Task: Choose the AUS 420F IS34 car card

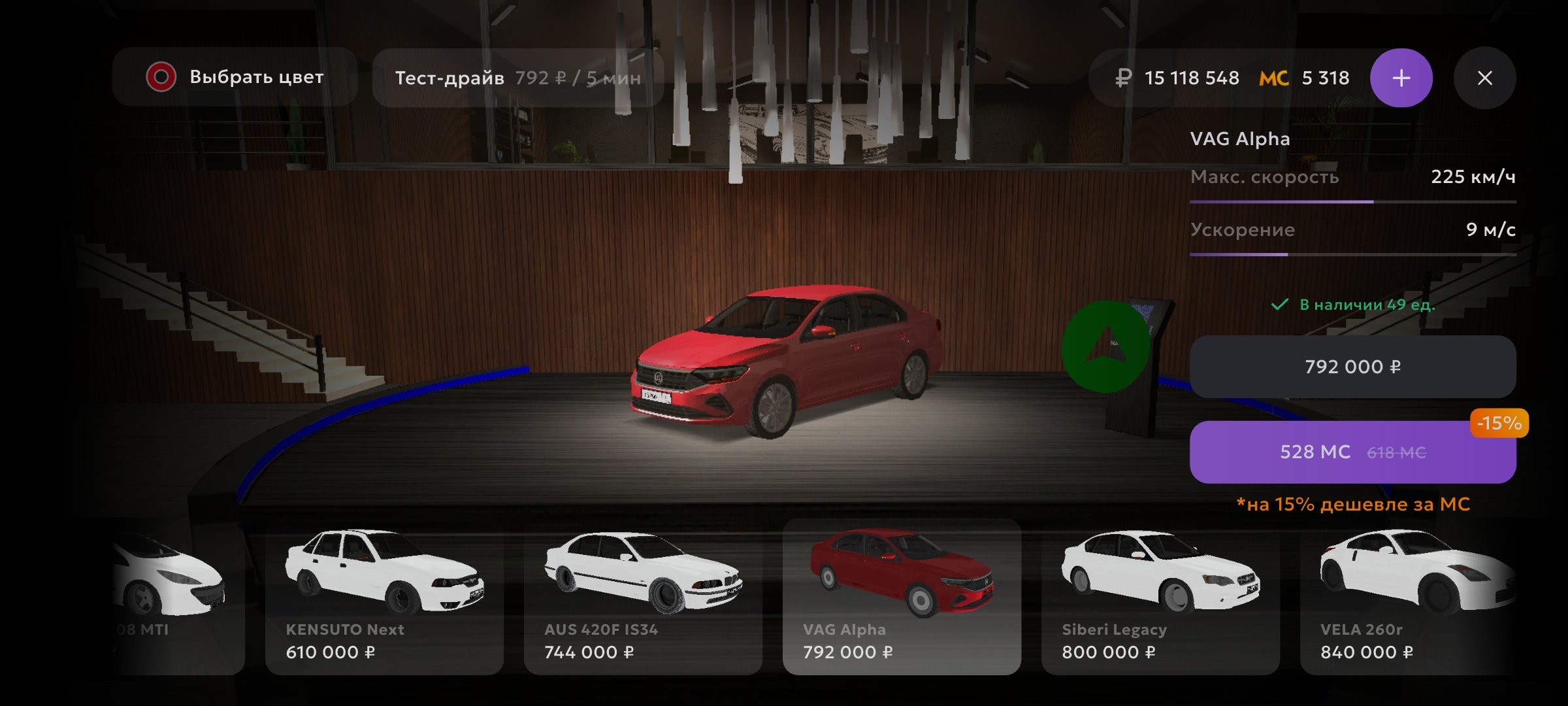Action: coord(643,596)
